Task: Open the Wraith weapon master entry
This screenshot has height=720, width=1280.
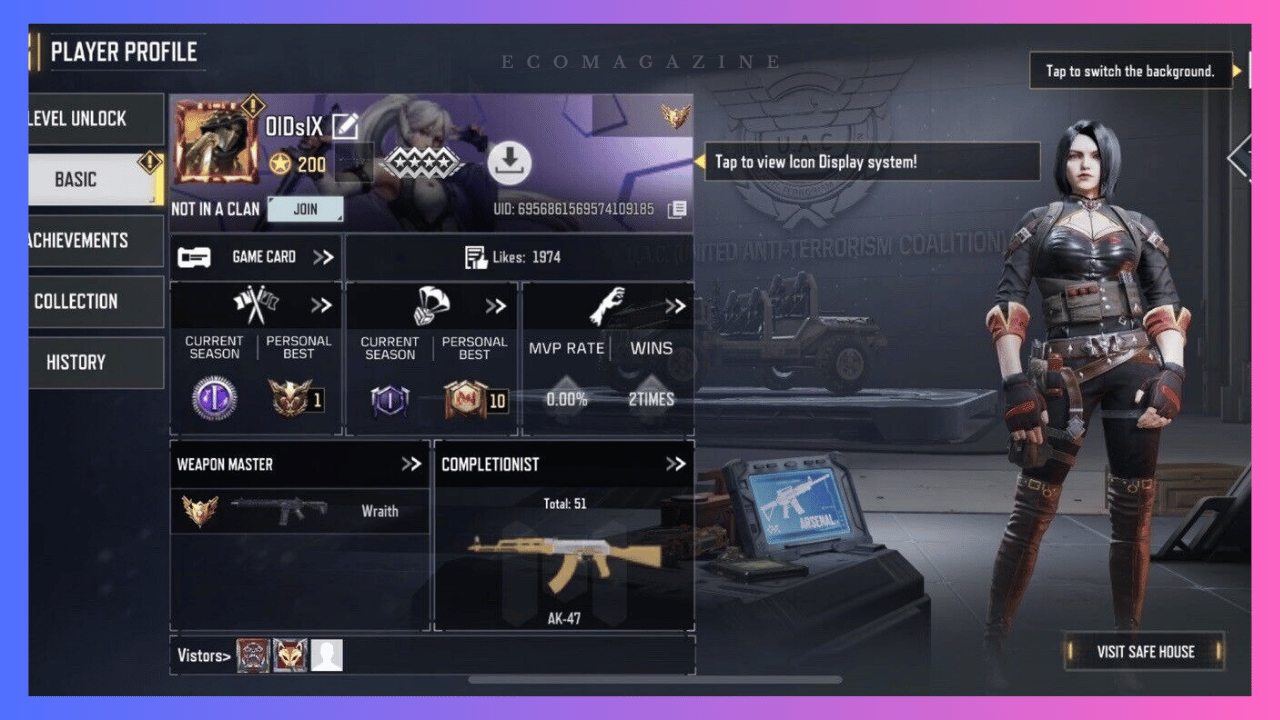Action: point(300,511)
